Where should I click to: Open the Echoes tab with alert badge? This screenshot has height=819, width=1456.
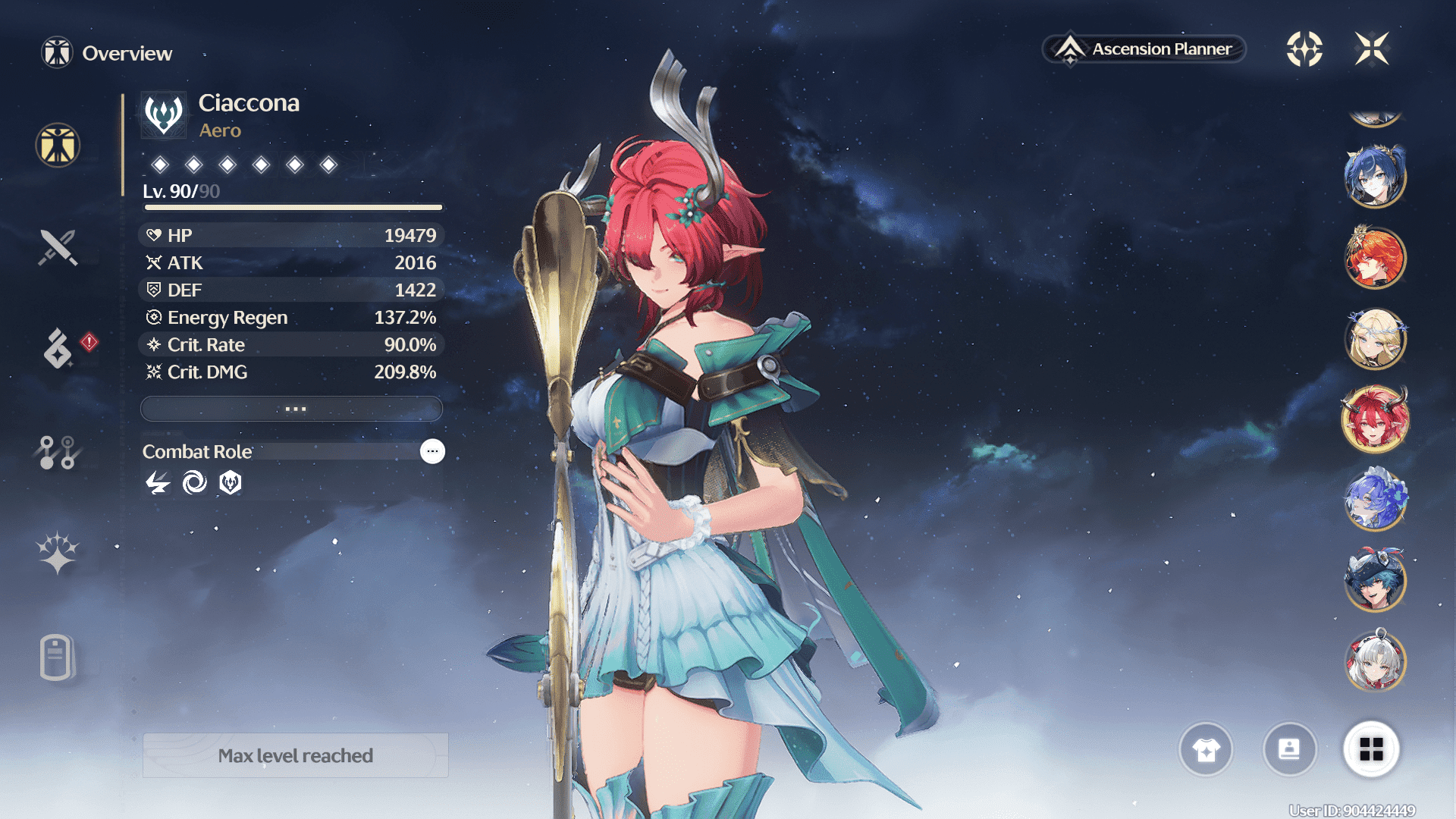point(58,348)
